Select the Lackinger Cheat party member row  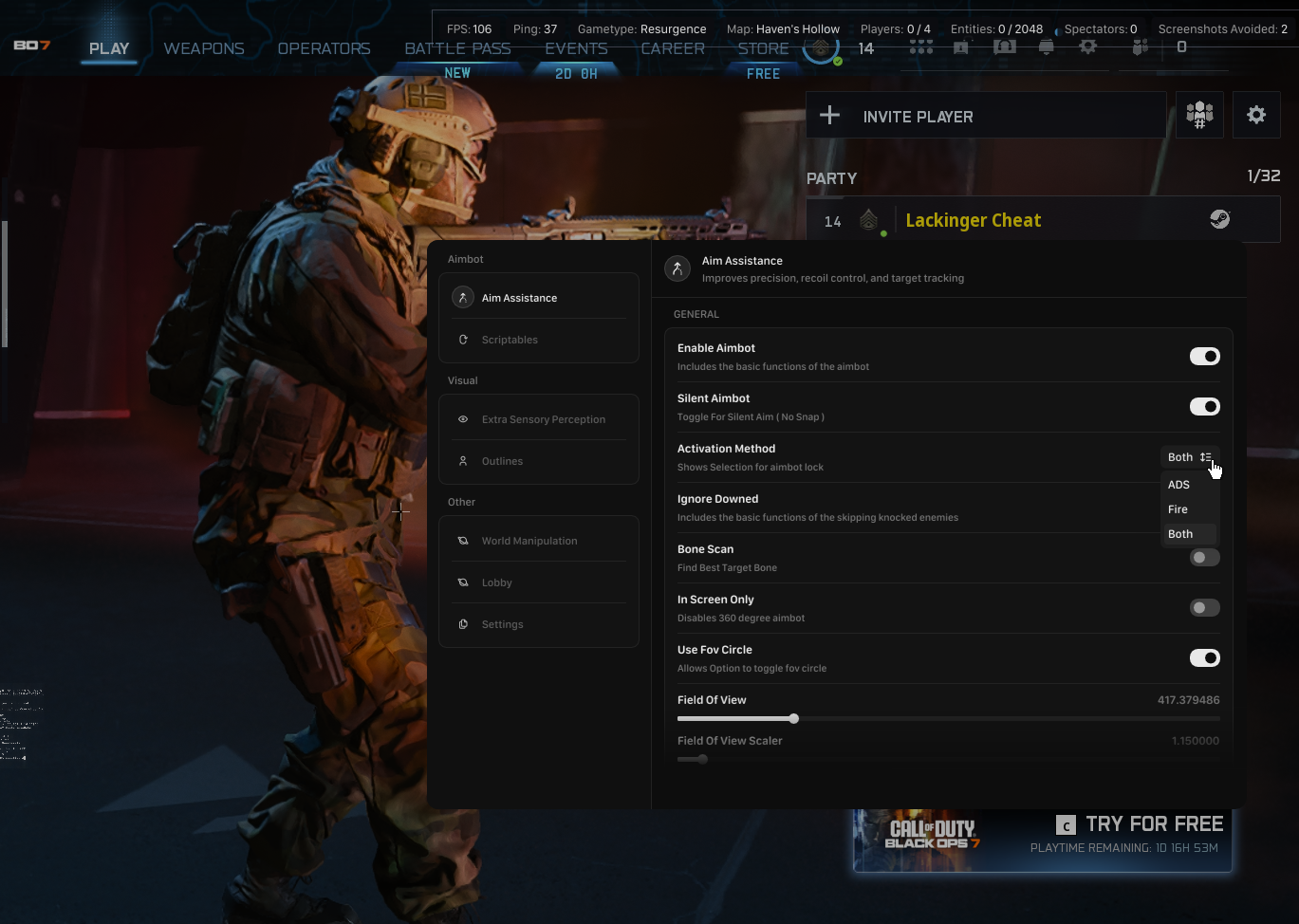pyautogui.click(x=1042, y=220)
